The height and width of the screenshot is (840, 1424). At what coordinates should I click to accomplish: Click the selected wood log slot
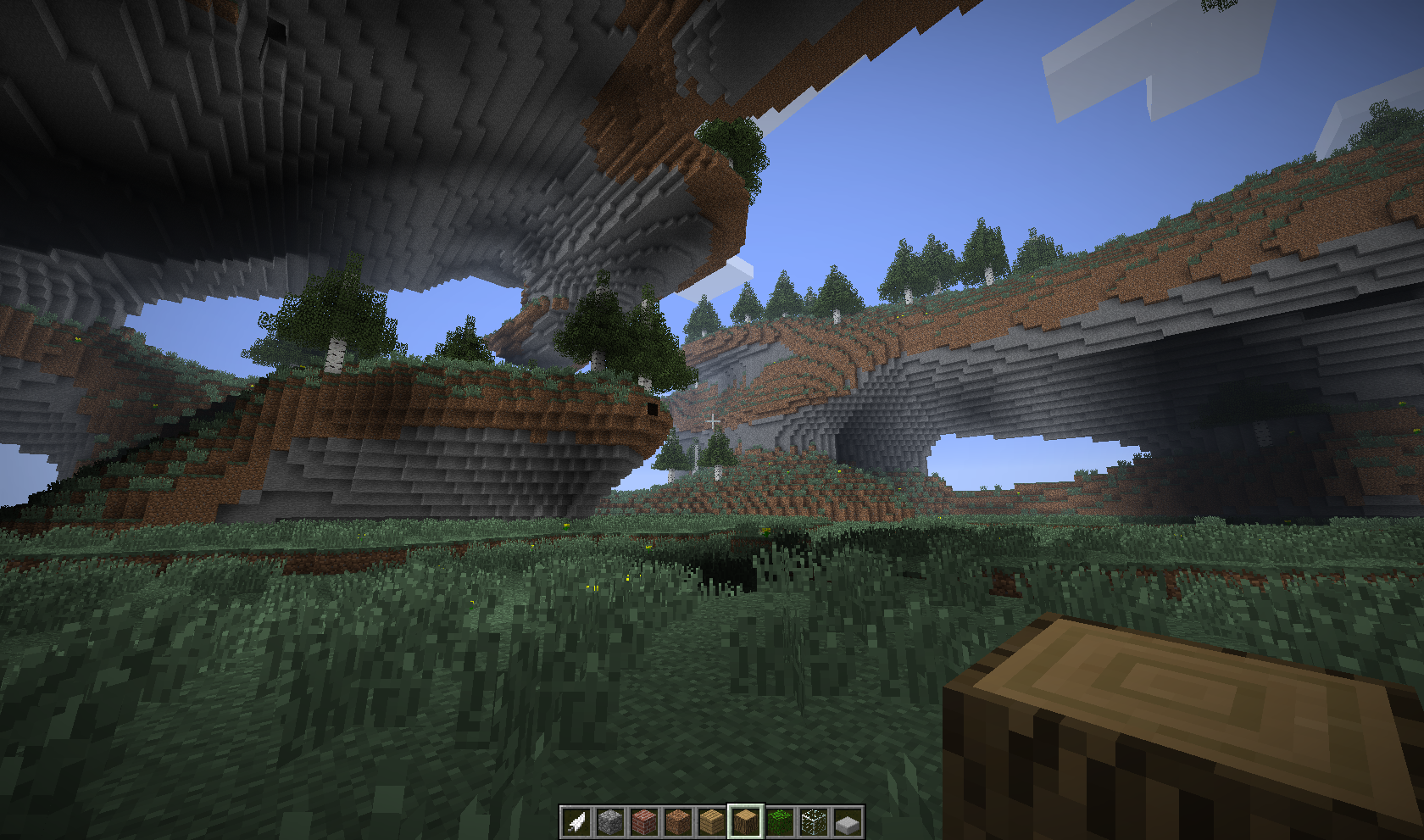pos(746,821)
